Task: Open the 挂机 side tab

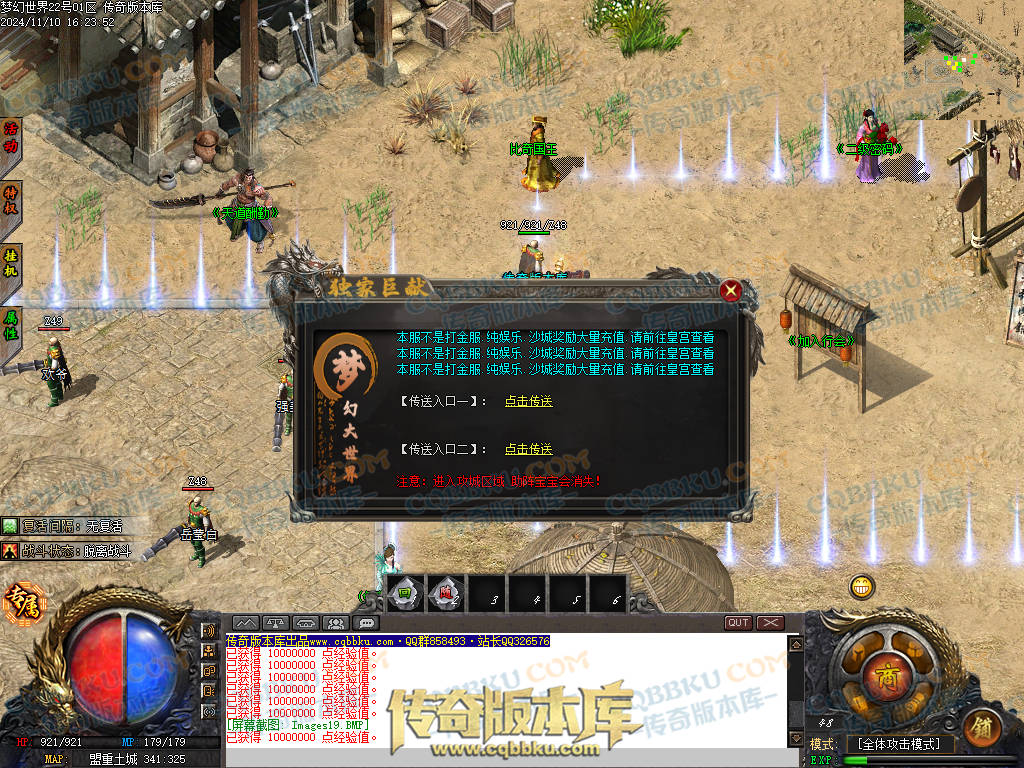Action: tap(11, 263)
